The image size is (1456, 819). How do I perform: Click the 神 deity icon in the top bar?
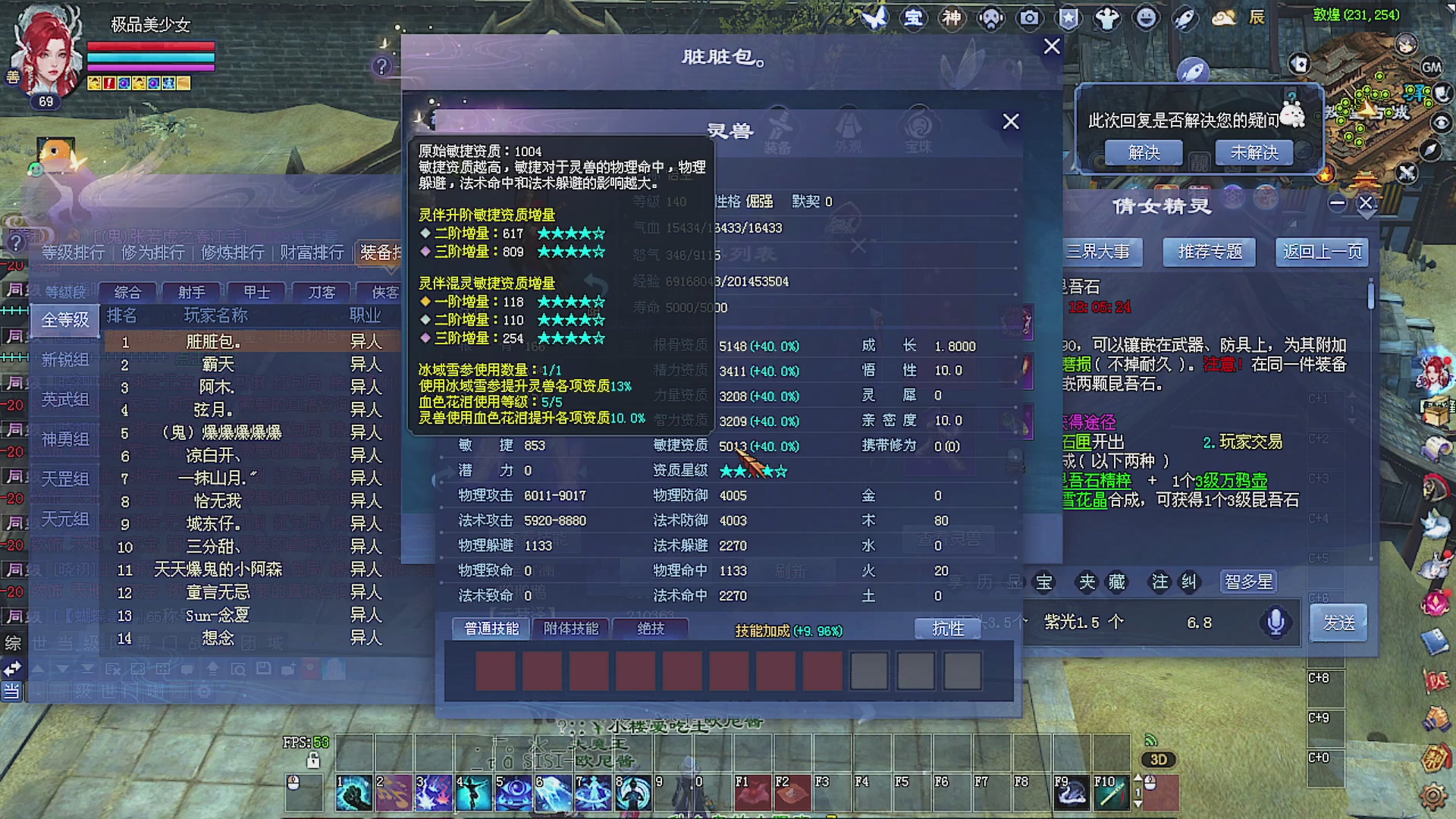tap(952, 19)
